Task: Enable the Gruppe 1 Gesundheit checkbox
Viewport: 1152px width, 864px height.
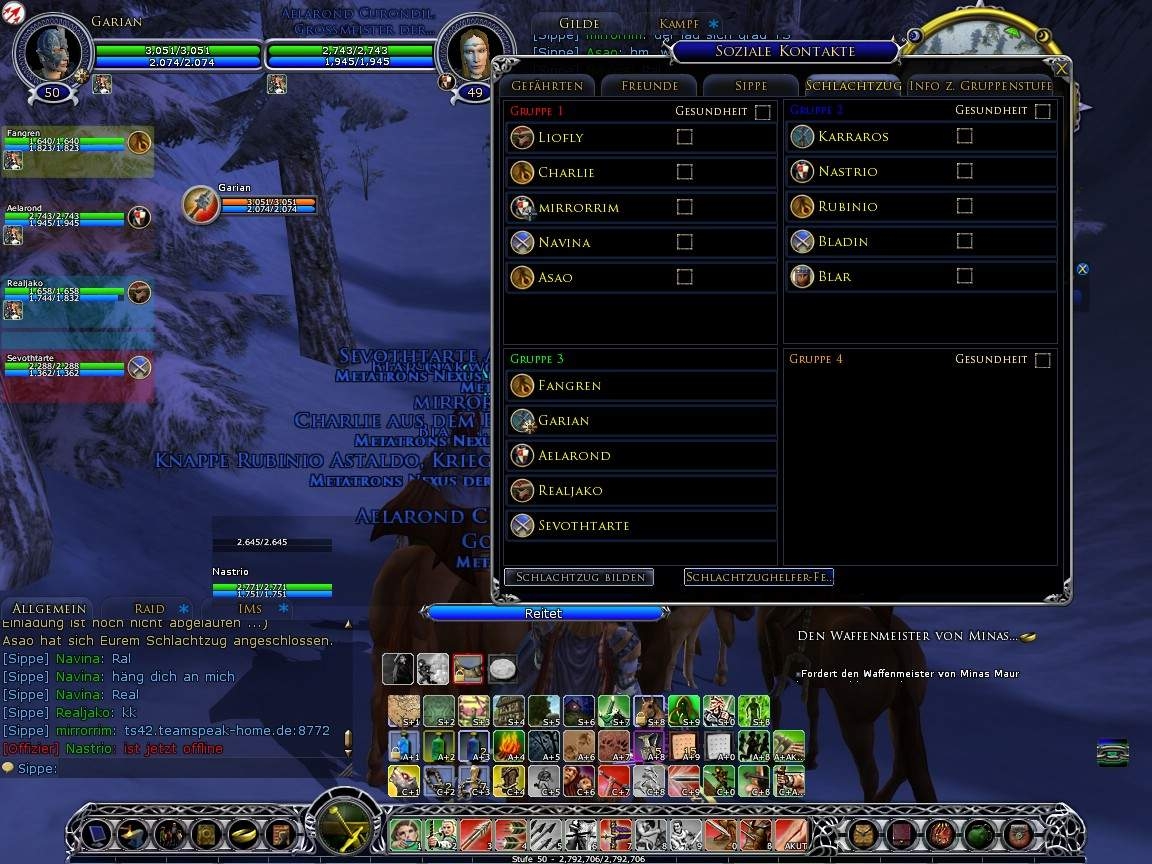Action: tap(763, 112)
